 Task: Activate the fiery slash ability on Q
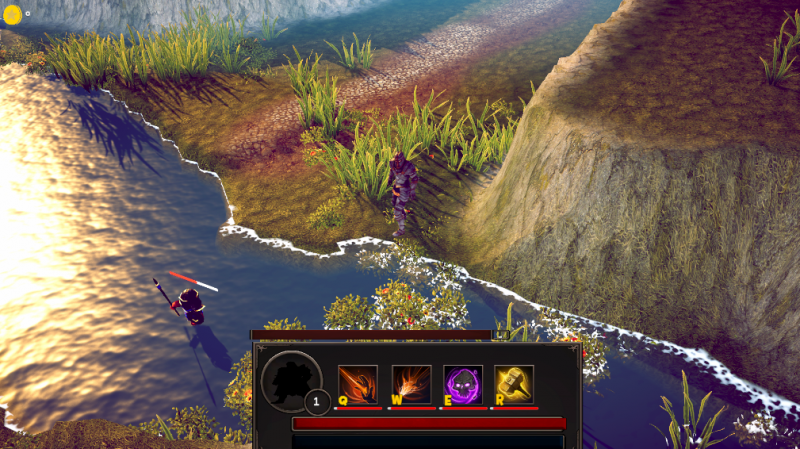pyautogui.click(x=358, y=384)
